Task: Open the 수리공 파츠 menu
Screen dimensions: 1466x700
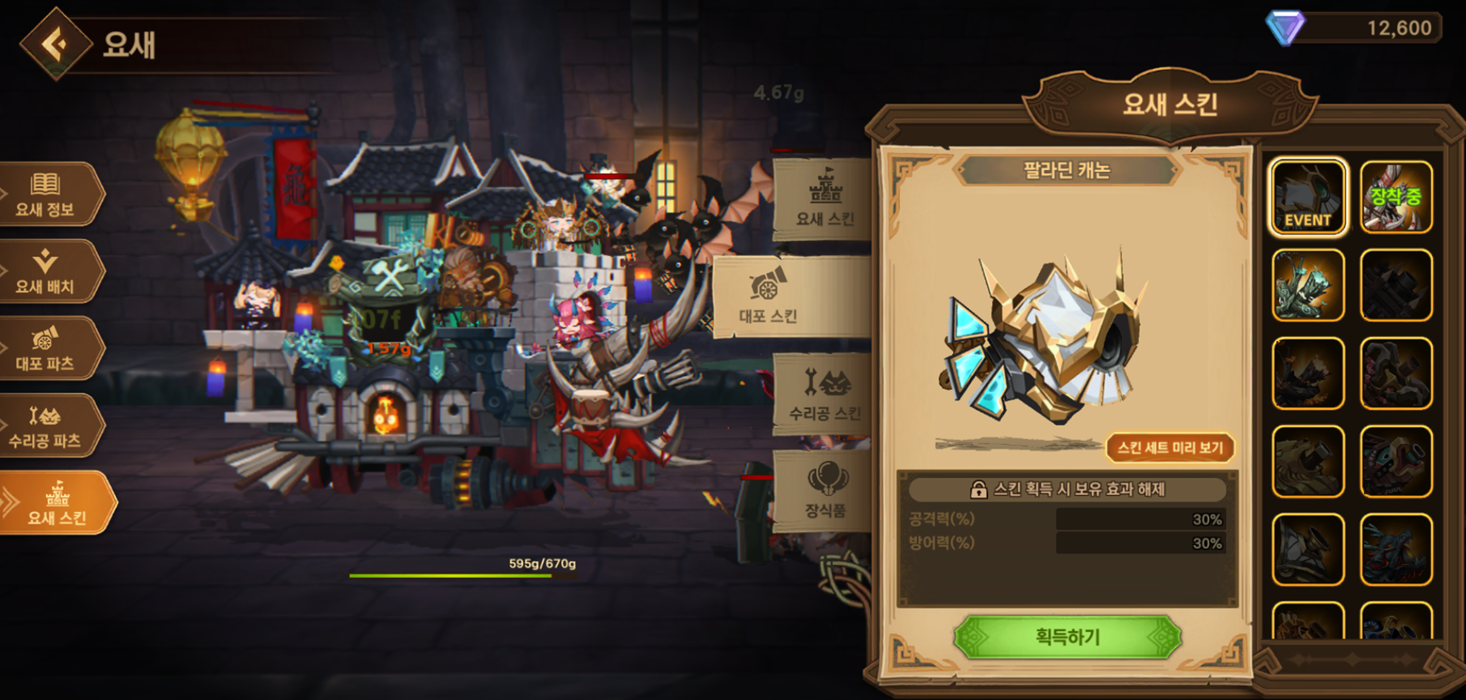Action: coord(48,426)
